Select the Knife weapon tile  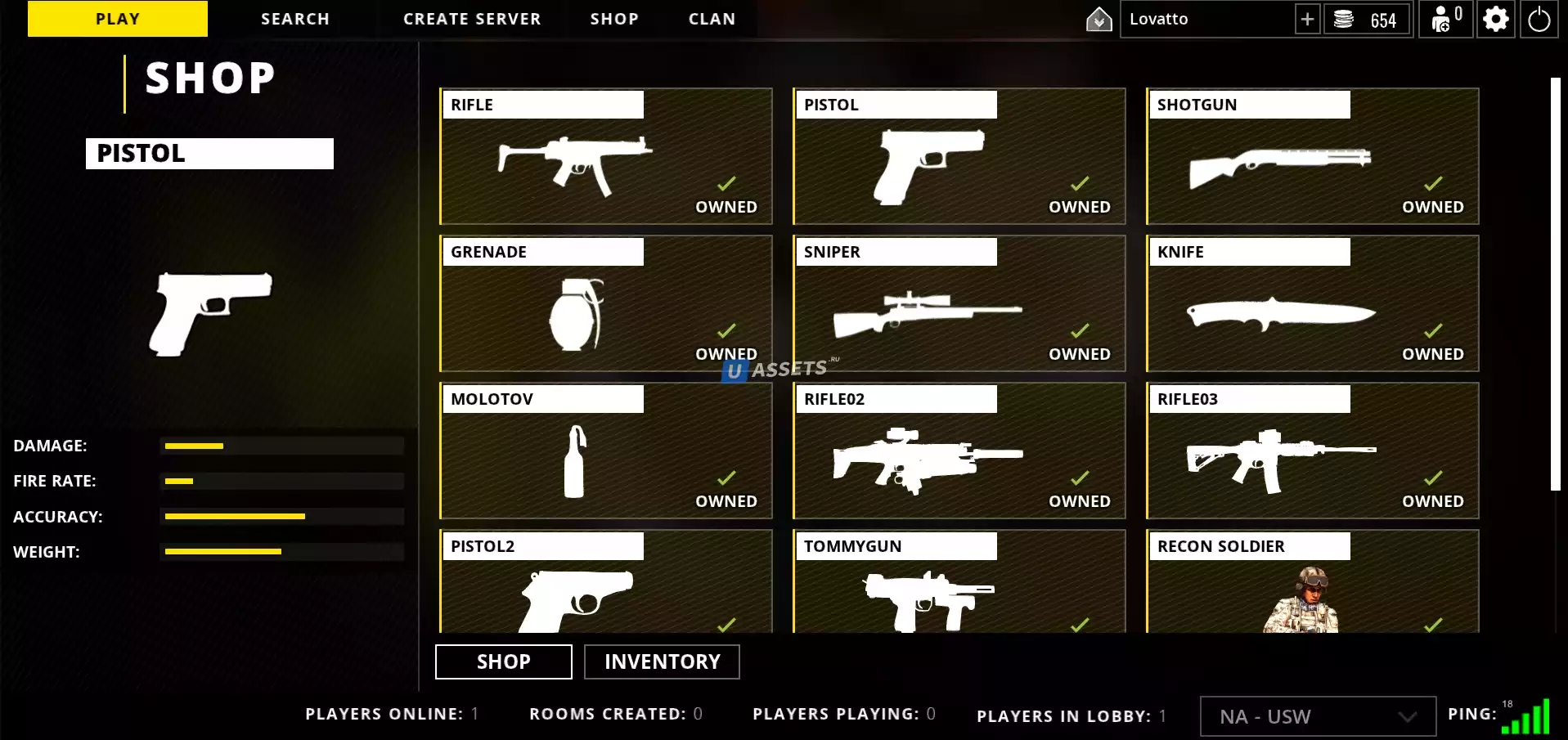[x=1312, y=303]
